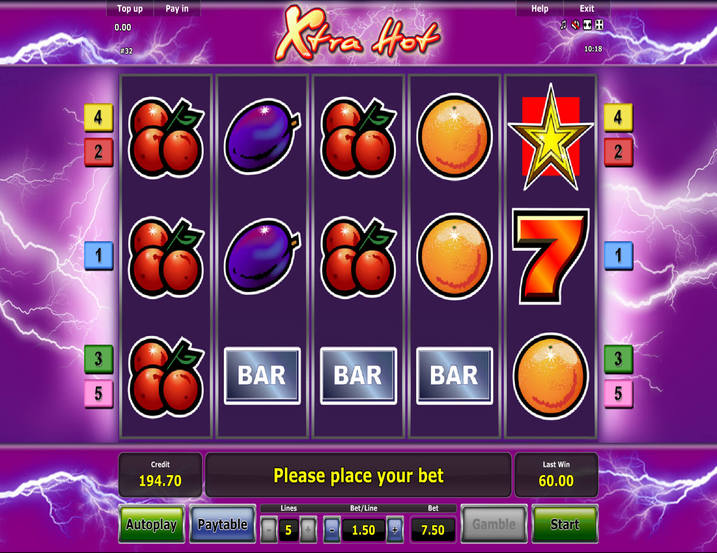Start the spin with the Start button
This screenshot has height=553, width=717.
coord(564,524)
